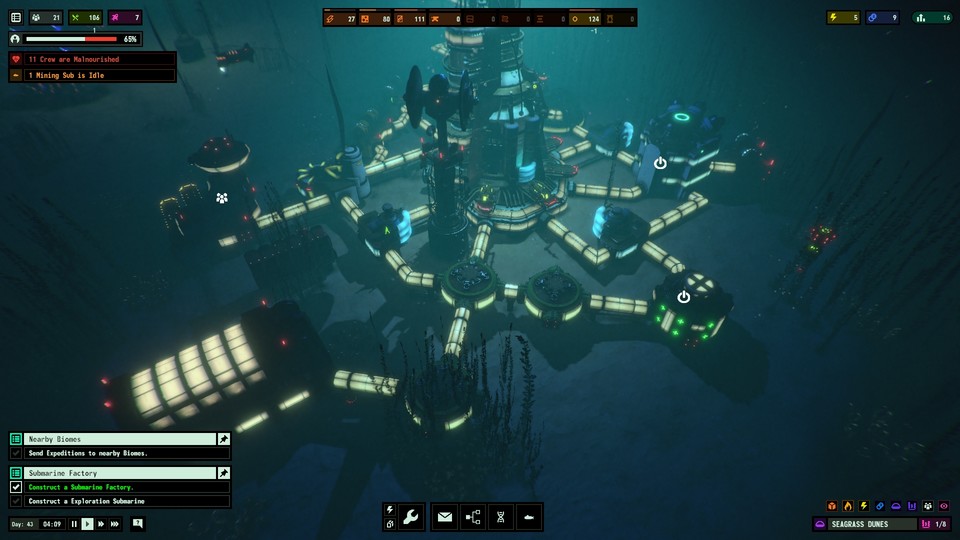This screenshot has width=960, height=540.
Task: Open the hourglass-shaped toolbar panel
Action: point(501,517)
